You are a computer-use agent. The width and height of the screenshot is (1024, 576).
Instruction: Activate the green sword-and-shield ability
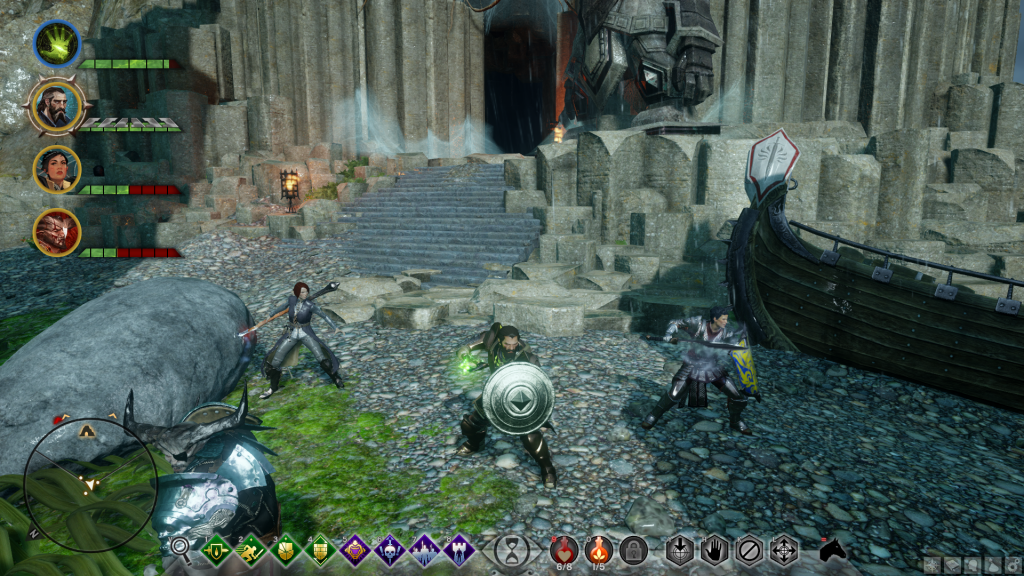tap(216, 548)
